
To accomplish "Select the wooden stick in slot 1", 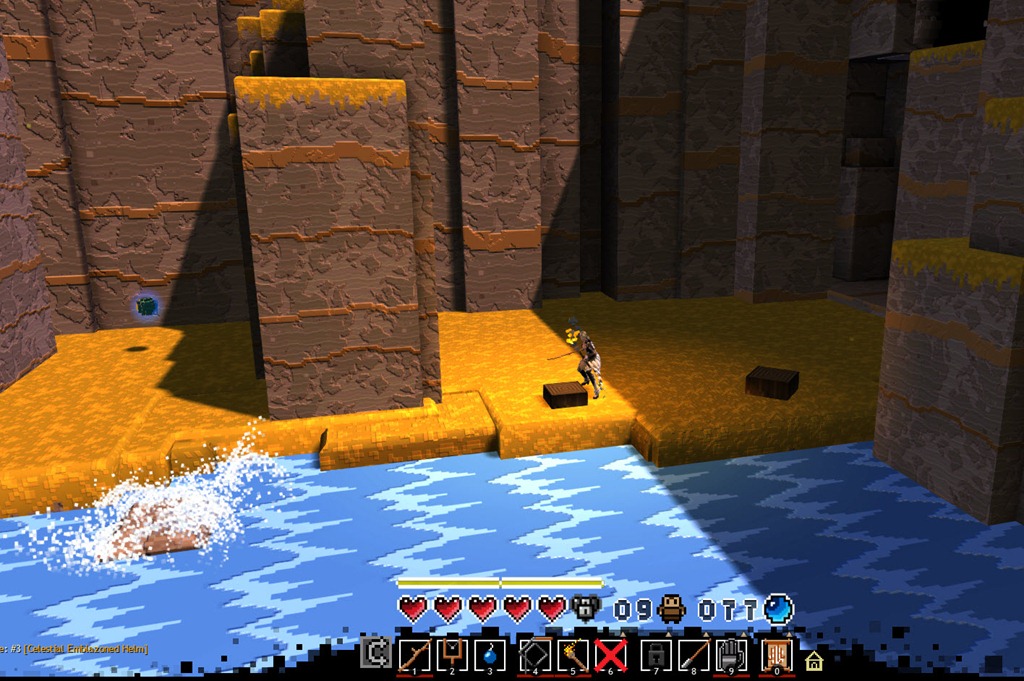I will 414,655.
